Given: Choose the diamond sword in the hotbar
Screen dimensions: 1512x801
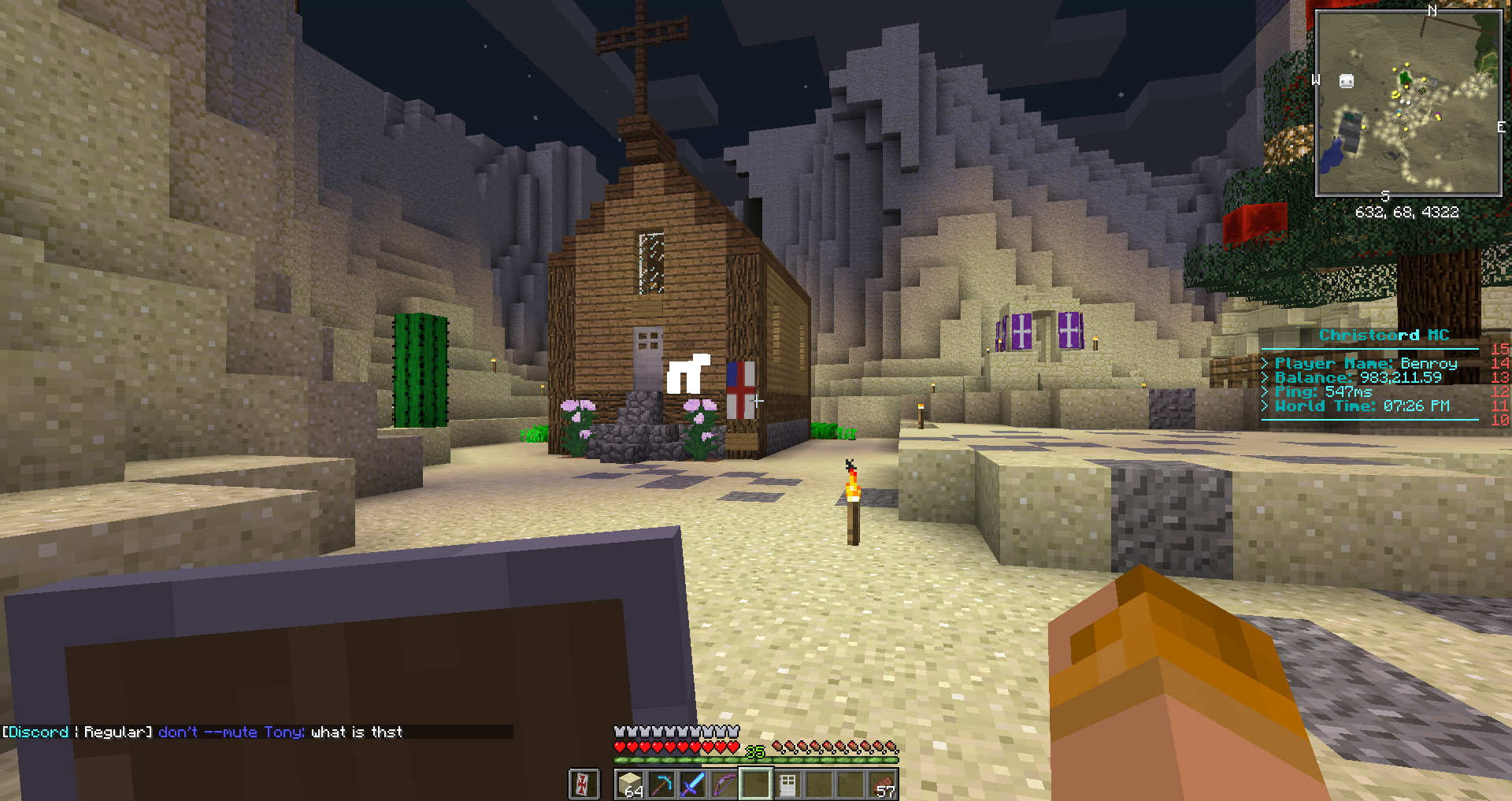Looking at the screenshot, I should click(693, 784).
